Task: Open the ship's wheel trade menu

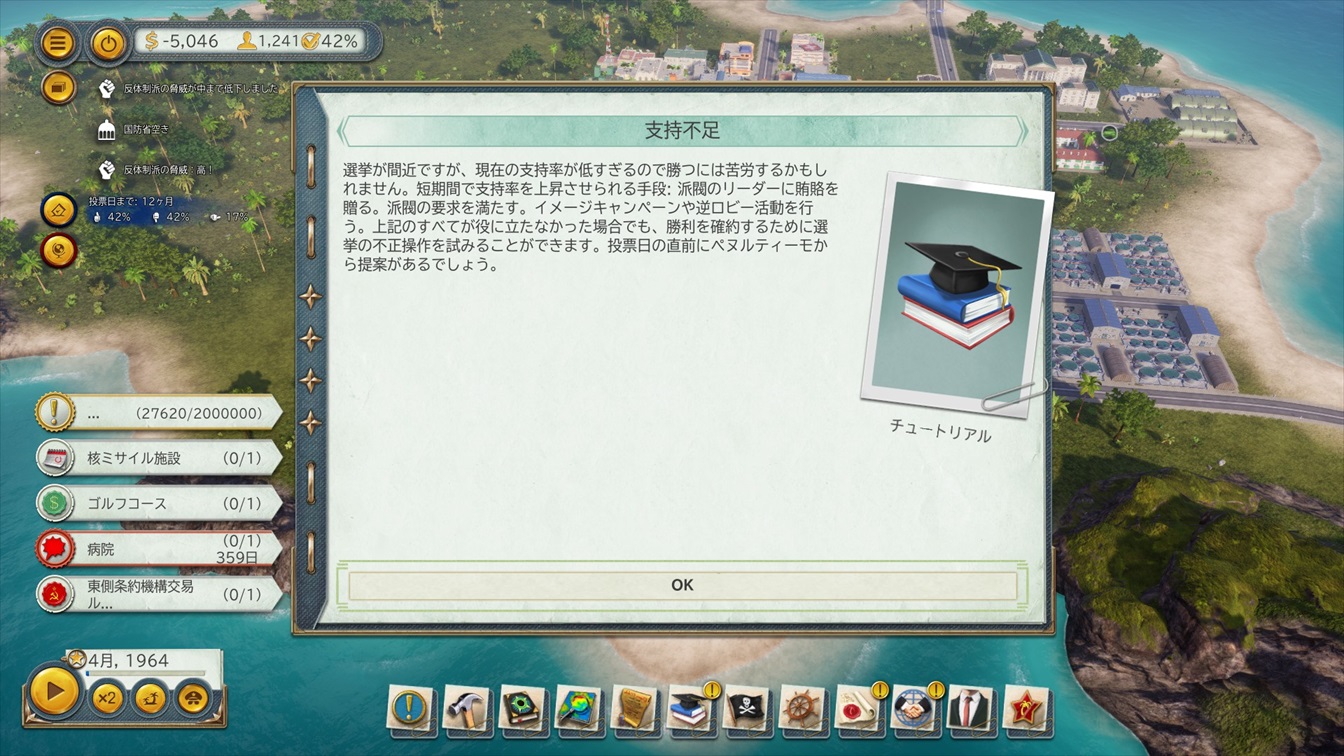Action: point(802,709)
